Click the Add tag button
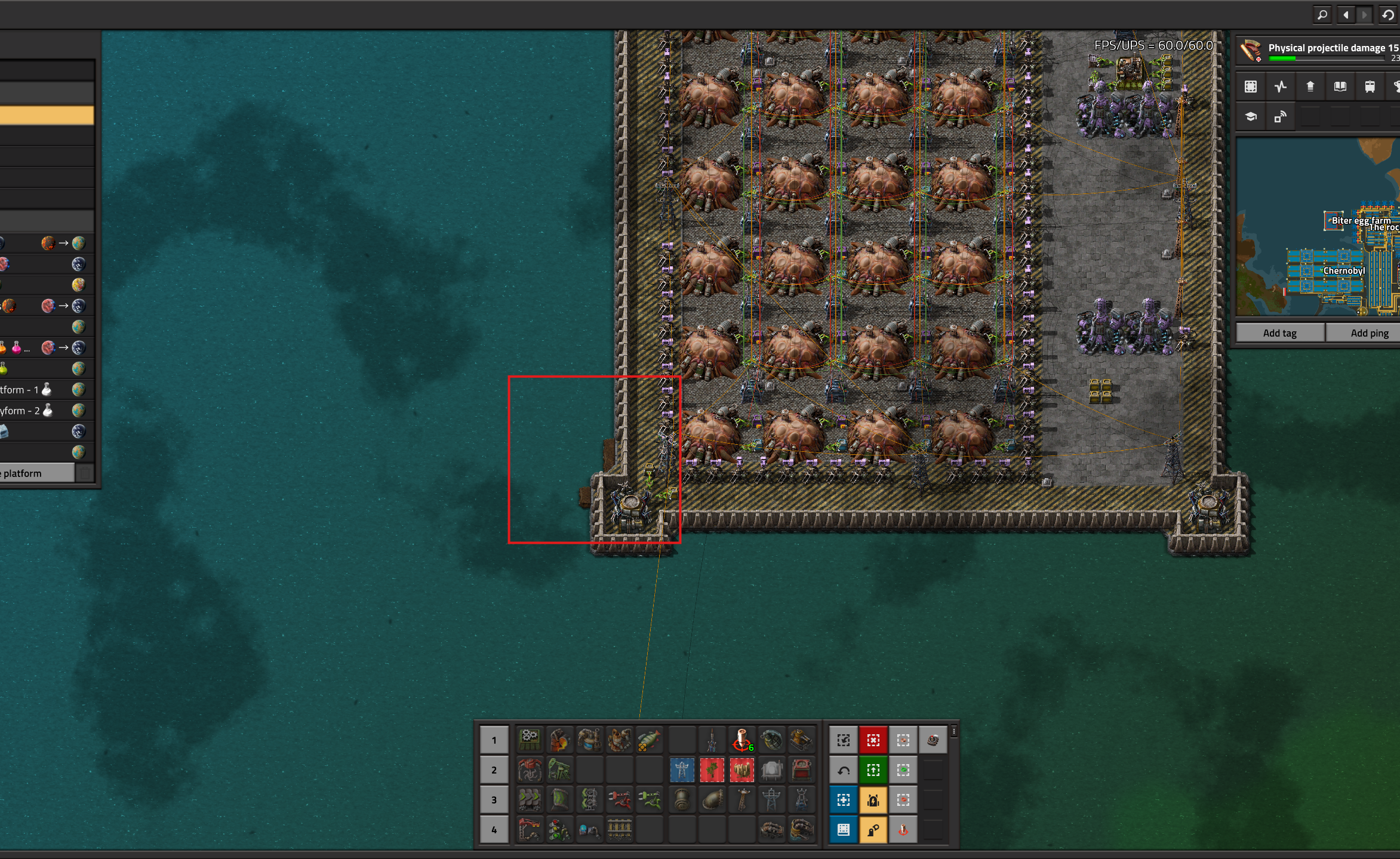1400x859 pixels. 1279,333
